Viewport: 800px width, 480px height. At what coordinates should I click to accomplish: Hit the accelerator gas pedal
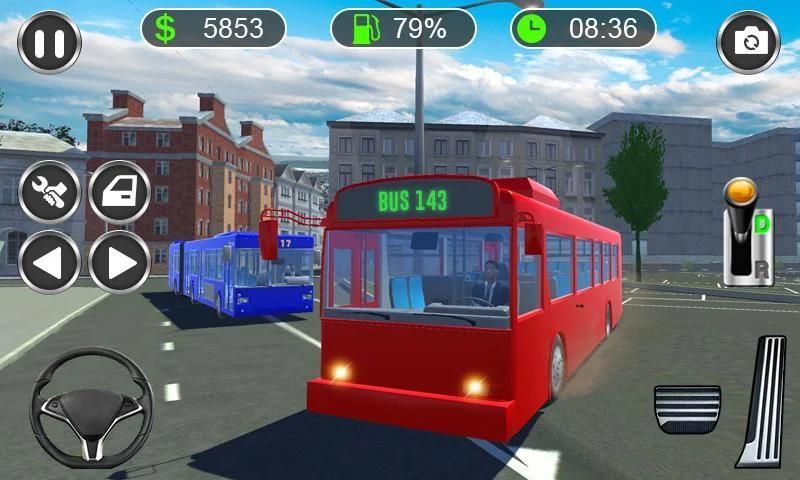763,400
